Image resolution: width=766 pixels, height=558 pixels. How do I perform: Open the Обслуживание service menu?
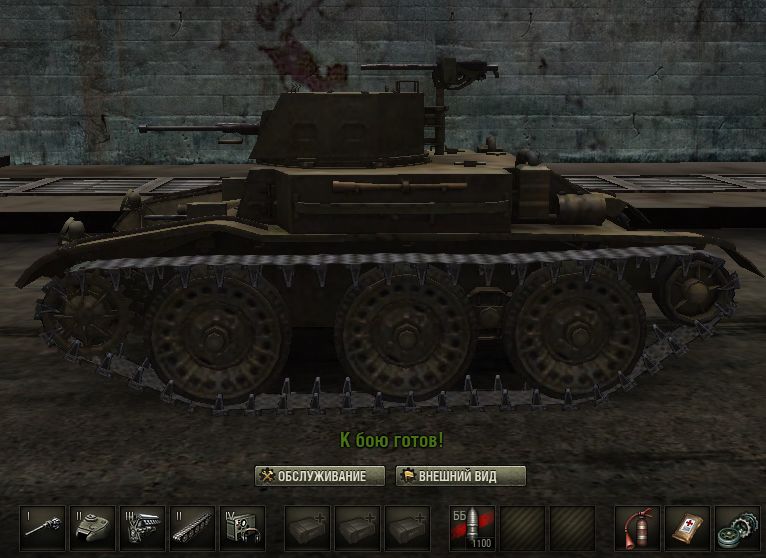320,476
